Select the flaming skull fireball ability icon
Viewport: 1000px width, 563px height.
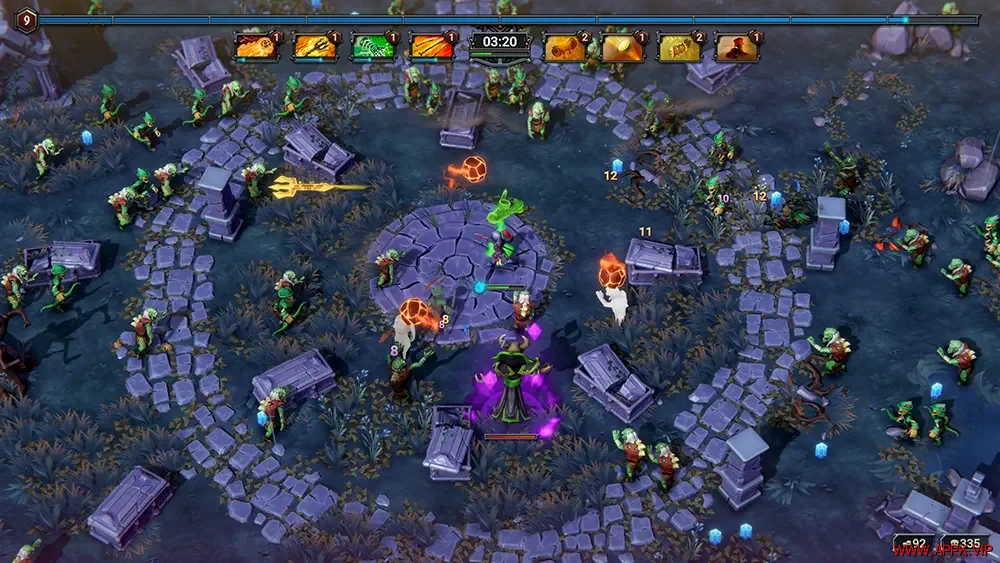pyautogui.click(x=255, y=47)
